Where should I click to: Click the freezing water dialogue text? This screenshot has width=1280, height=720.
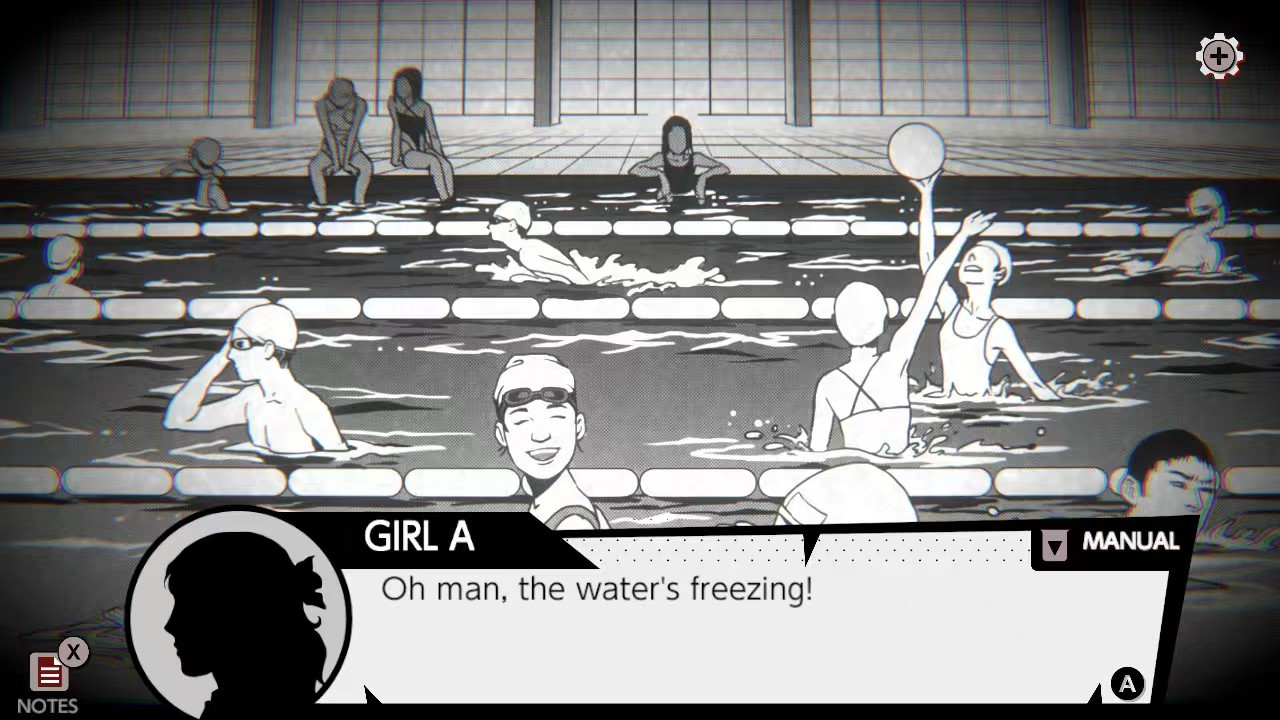click(x=595, y=590)
